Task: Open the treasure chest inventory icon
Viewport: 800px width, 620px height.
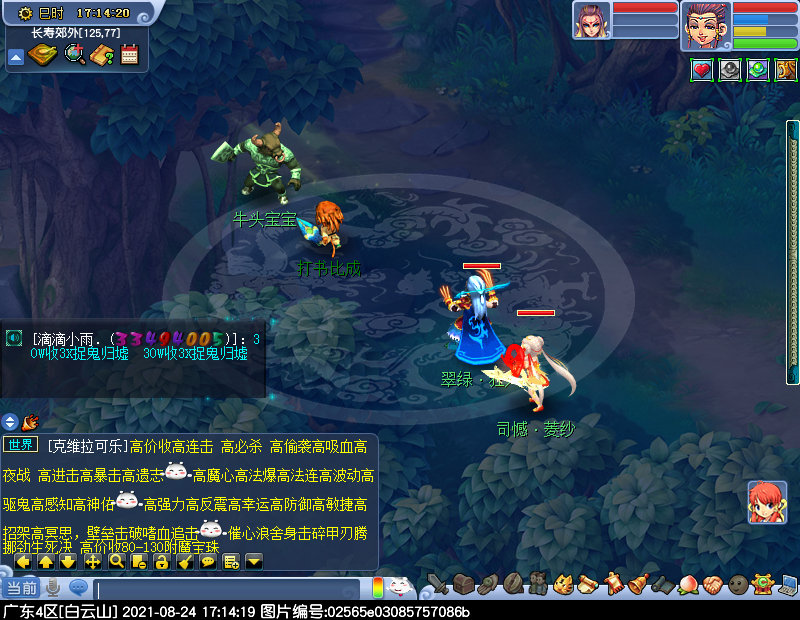Action: [x=462, y=584]
